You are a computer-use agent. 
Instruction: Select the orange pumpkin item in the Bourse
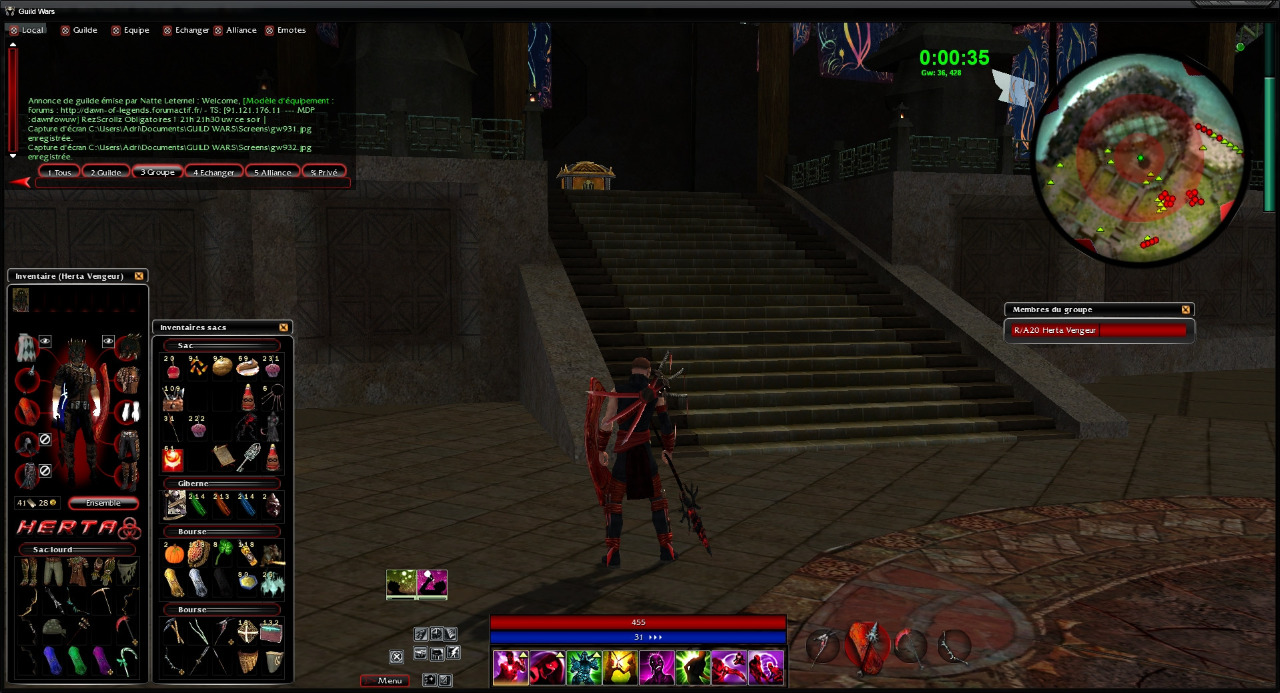[x=173, y=555]
